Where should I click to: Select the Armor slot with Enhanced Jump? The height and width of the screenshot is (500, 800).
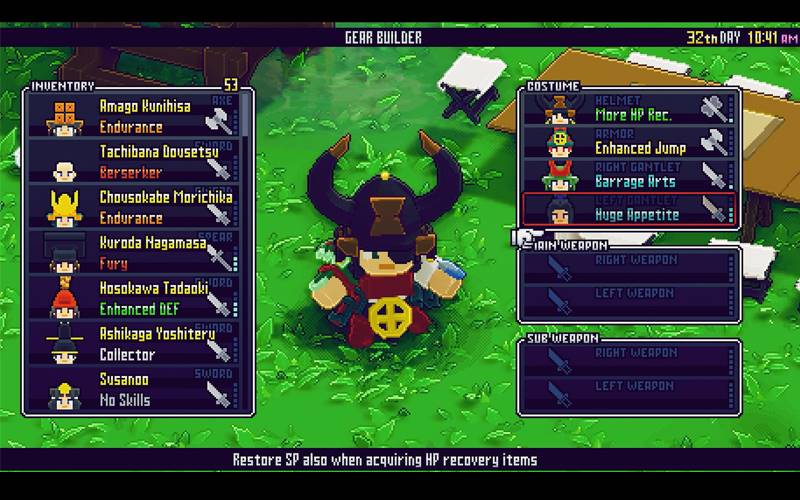[x=630, y=141]
